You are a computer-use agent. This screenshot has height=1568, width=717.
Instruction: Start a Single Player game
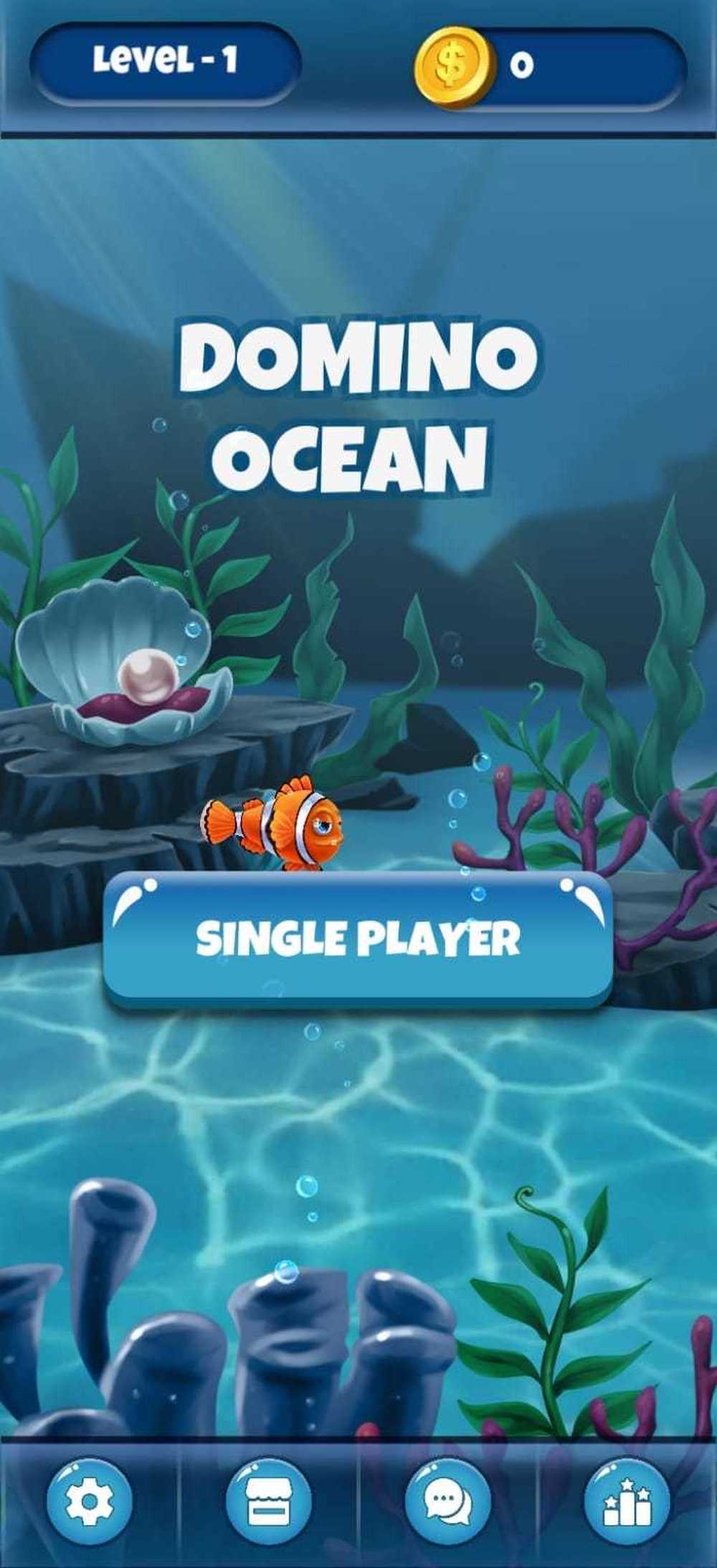click(x=358, y=939)
